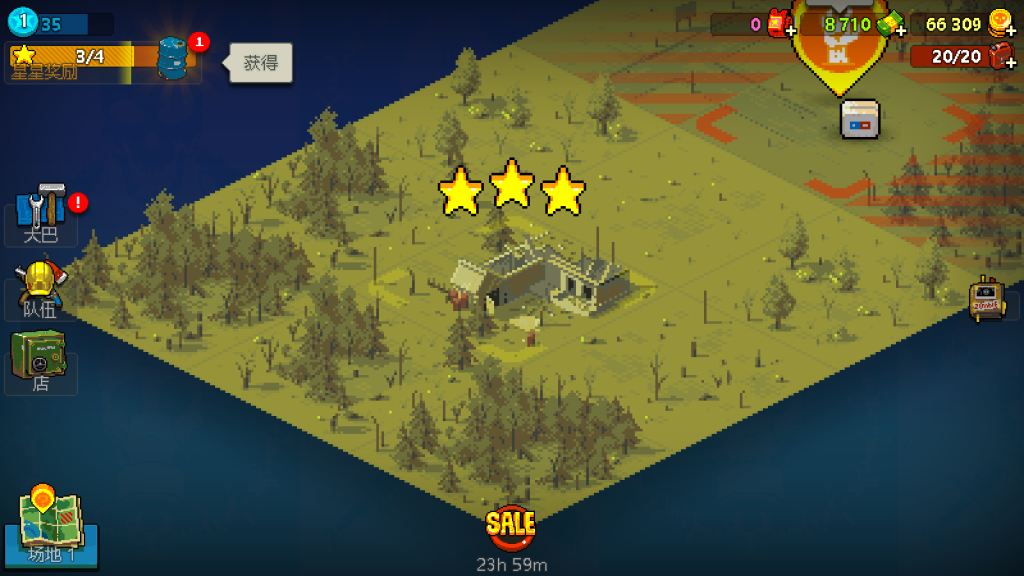
Task: Select the orange skull location marker
Action: coord(839,50)
